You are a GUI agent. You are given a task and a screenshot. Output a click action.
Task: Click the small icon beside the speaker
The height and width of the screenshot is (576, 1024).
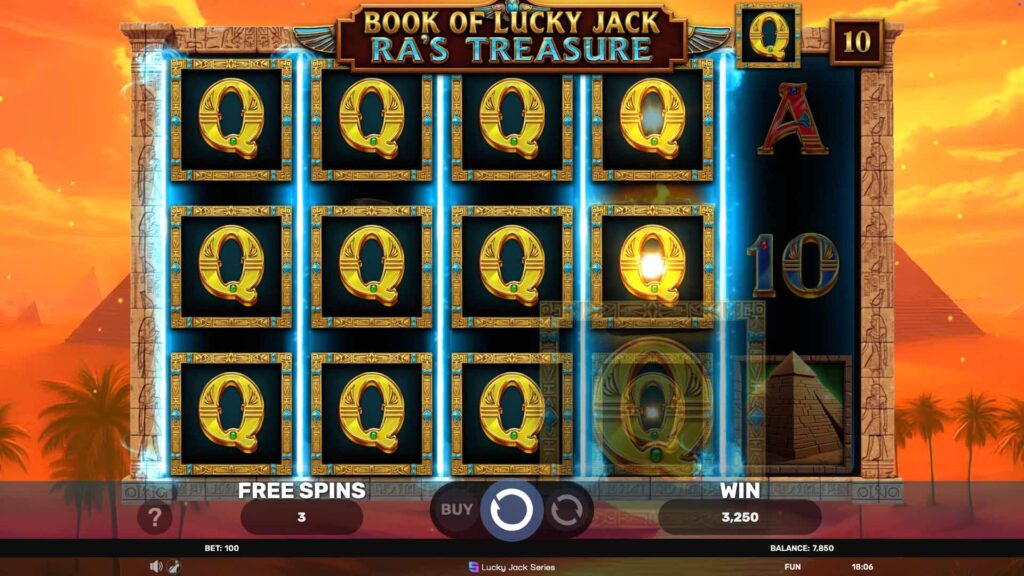(173, 566)
